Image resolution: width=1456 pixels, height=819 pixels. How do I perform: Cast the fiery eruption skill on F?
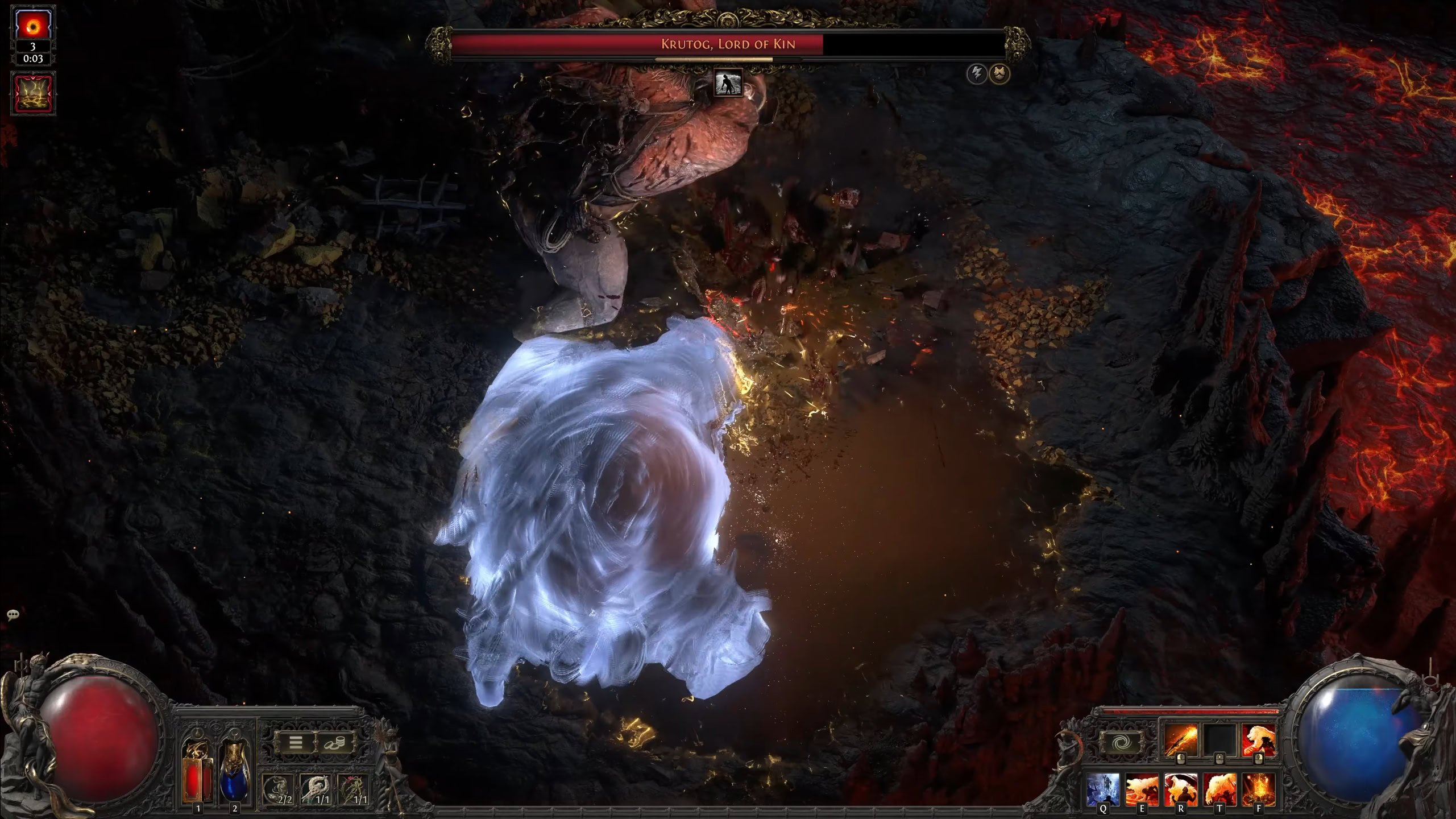coord(1258,789)
